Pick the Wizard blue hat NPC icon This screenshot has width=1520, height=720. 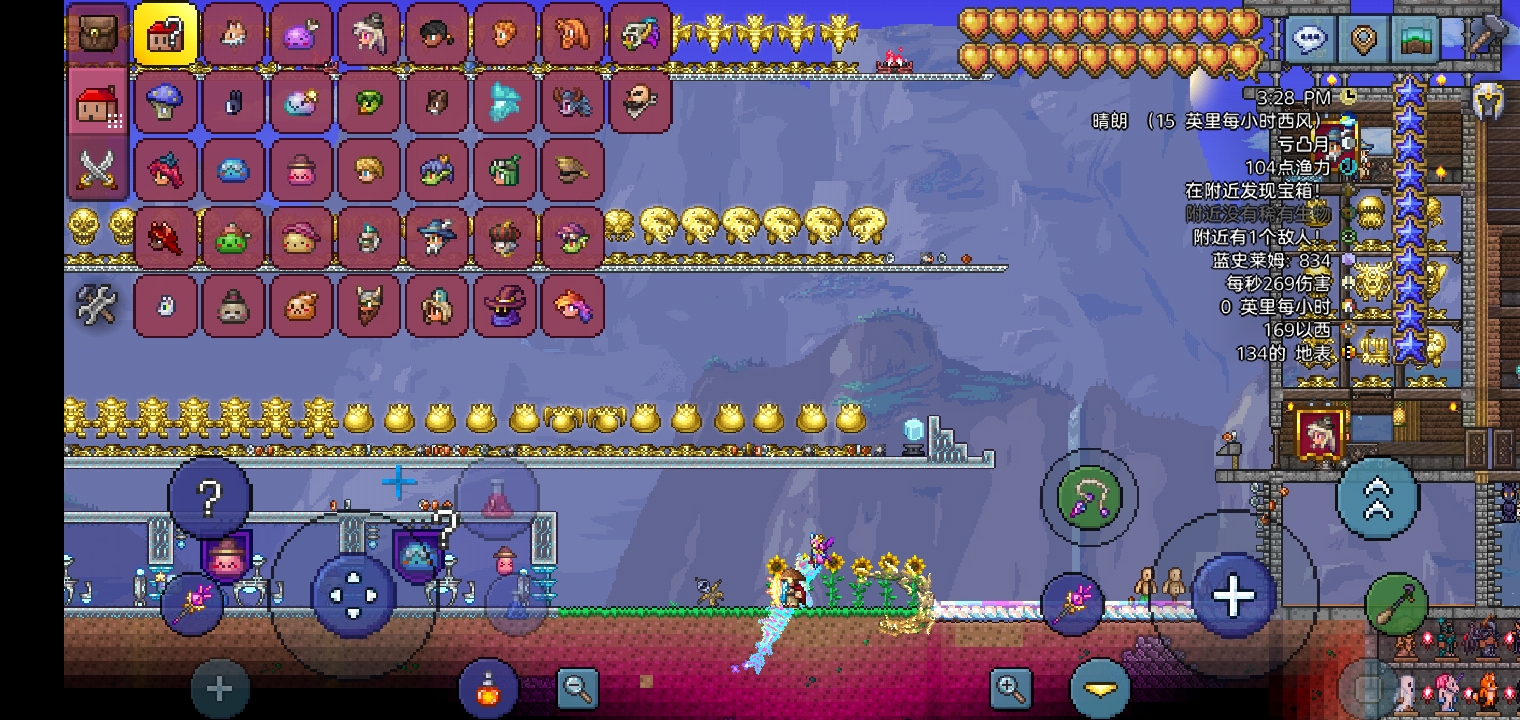437,237
